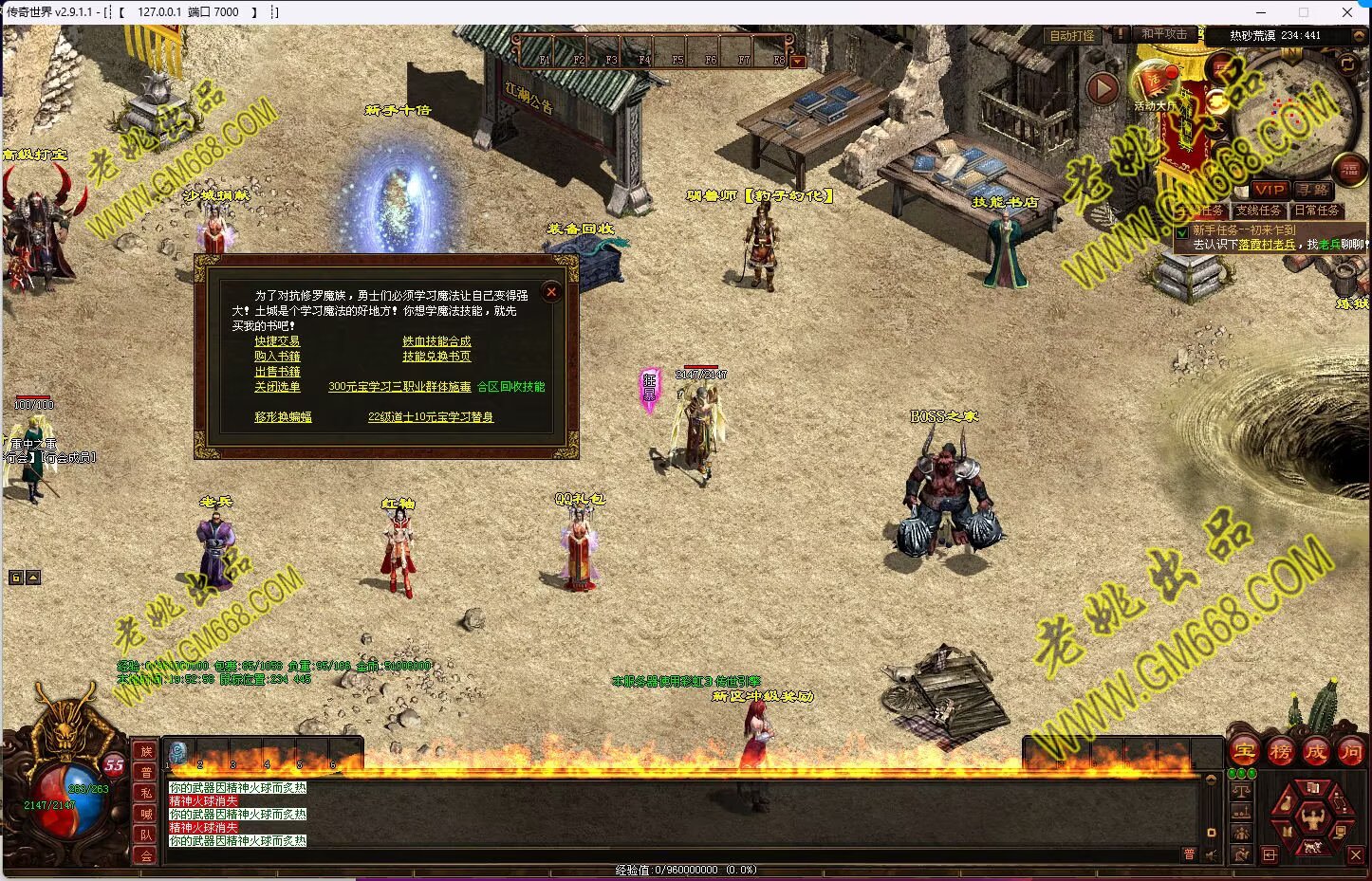Viewport: 1372px width, 881px height.
Task: Select 出售书籍 to sell books
Action: point(277,372)
